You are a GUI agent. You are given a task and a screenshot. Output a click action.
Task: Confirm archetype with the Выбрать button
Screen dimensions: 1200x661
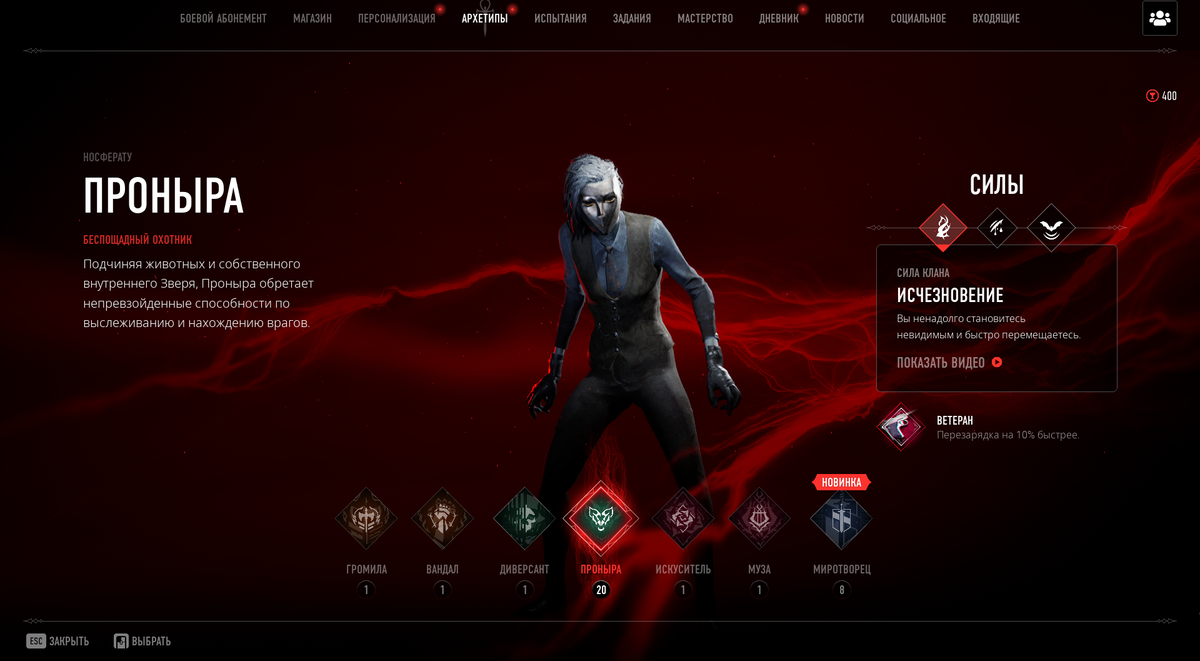pos(142,641)
